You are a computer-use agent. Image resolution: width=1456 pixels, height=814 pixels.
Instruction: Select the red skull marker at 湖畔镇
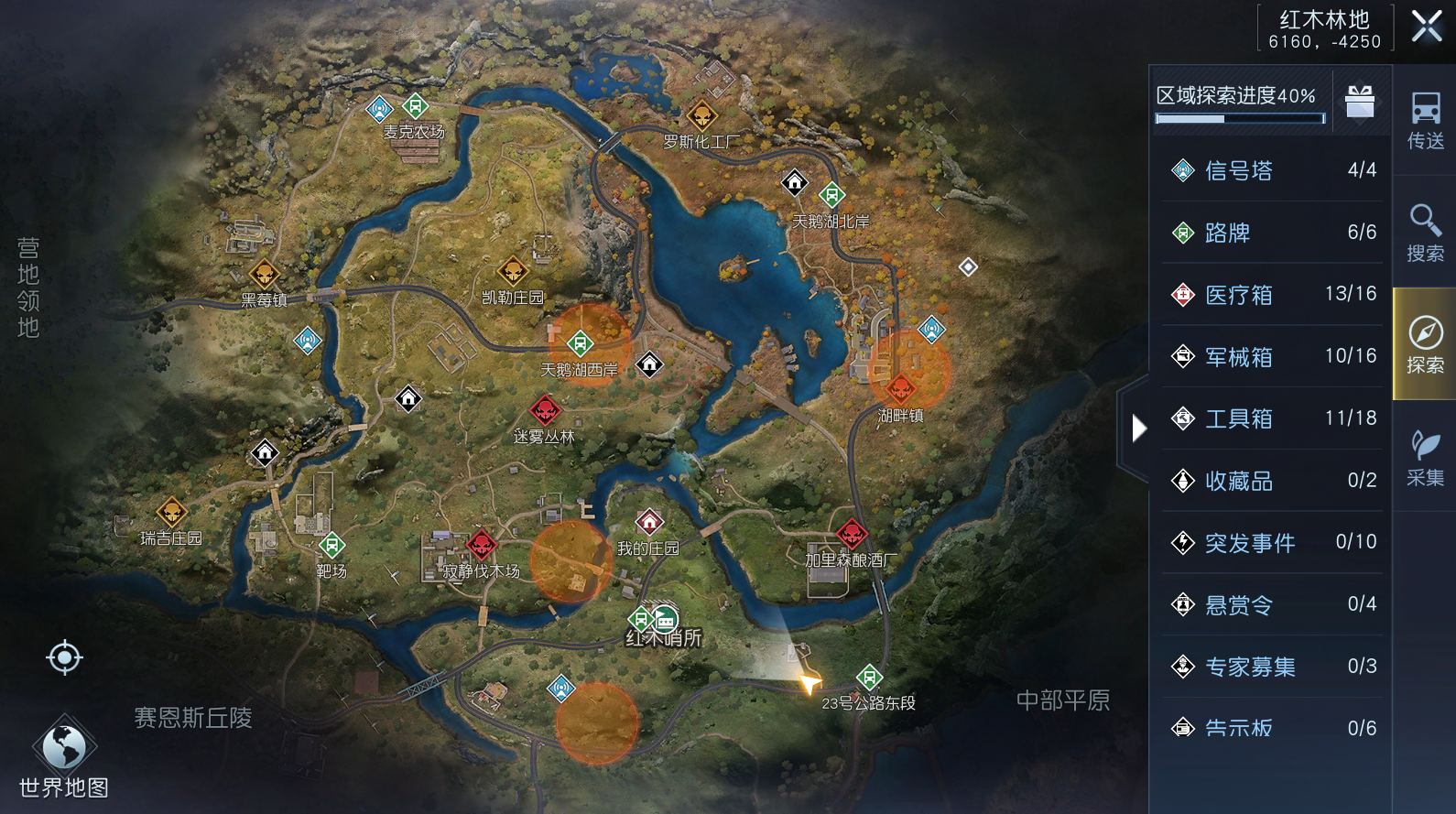tap(901, 389)
